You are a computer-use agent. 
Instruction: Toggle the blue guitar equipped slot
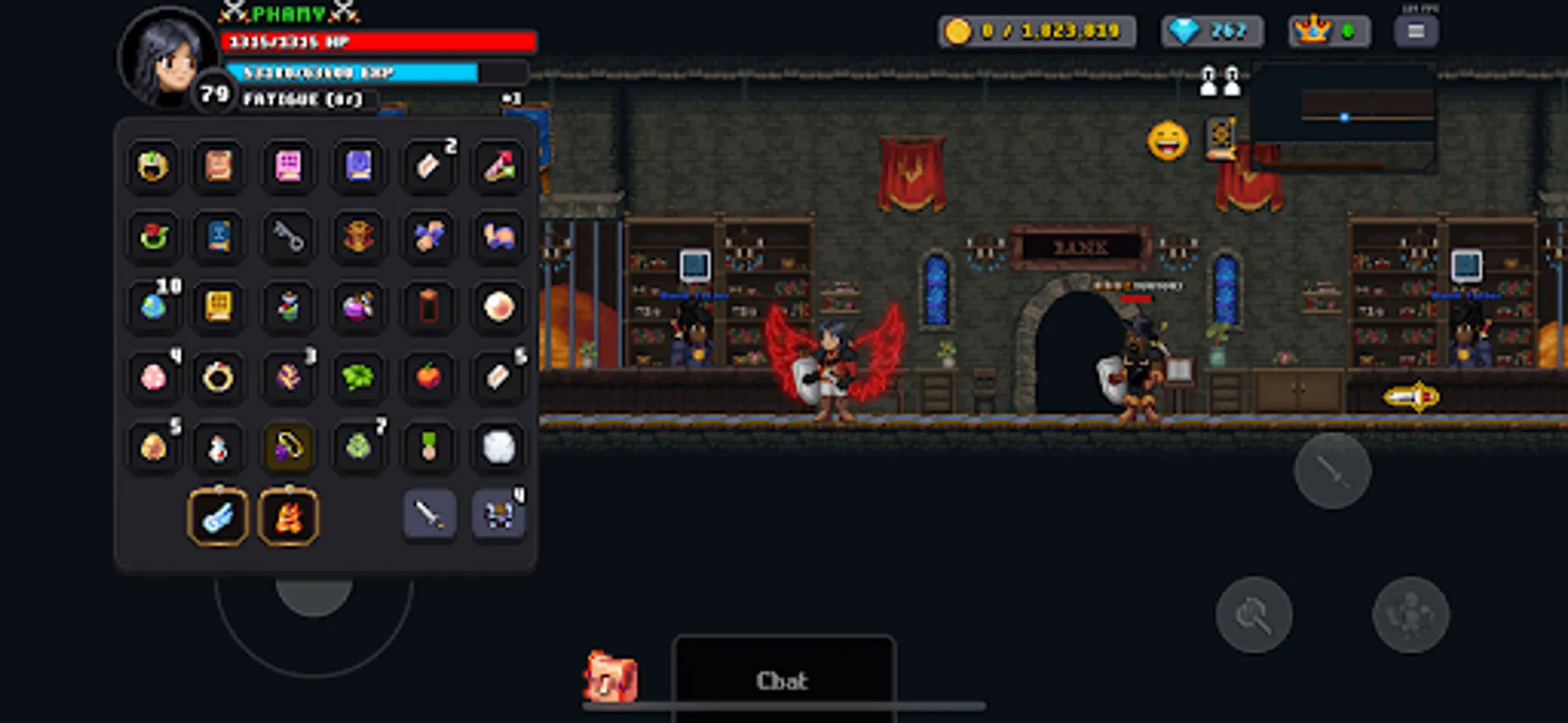[x=217, y=518]
